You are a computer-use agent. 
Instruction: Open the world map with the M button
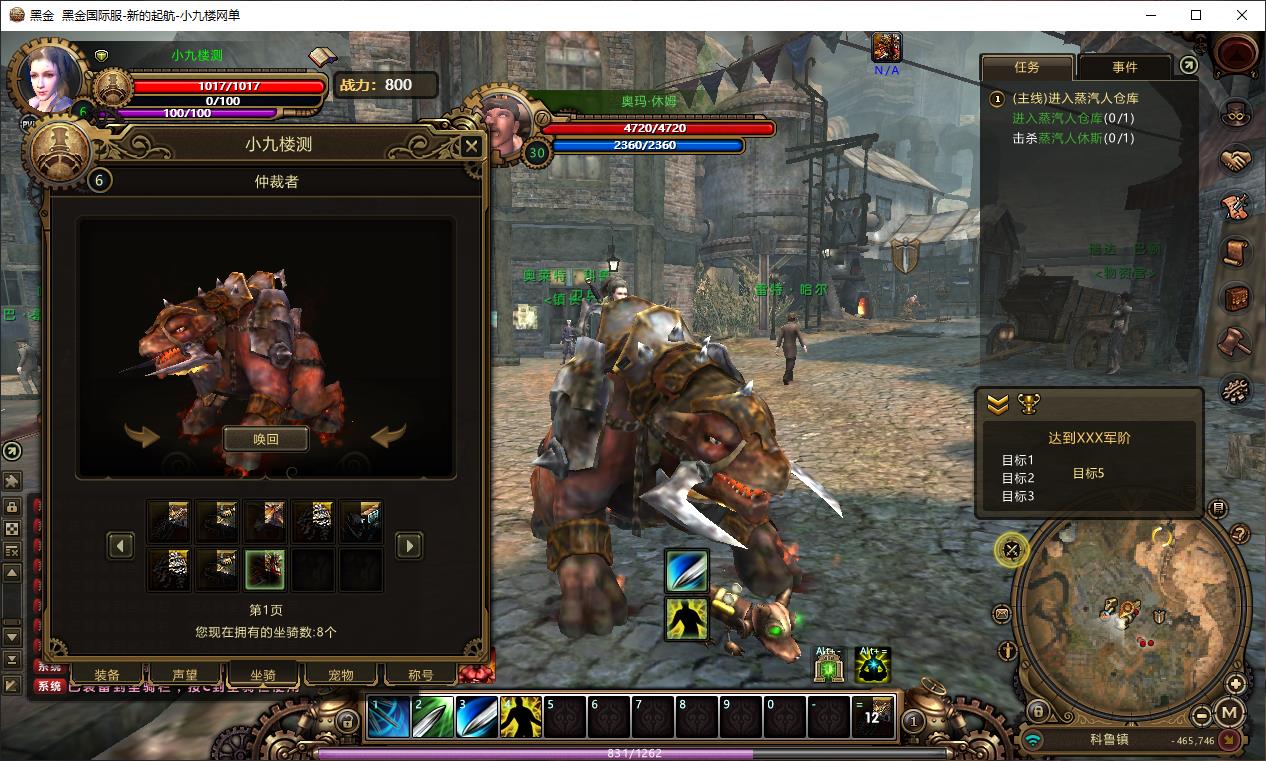[1229, 713]
